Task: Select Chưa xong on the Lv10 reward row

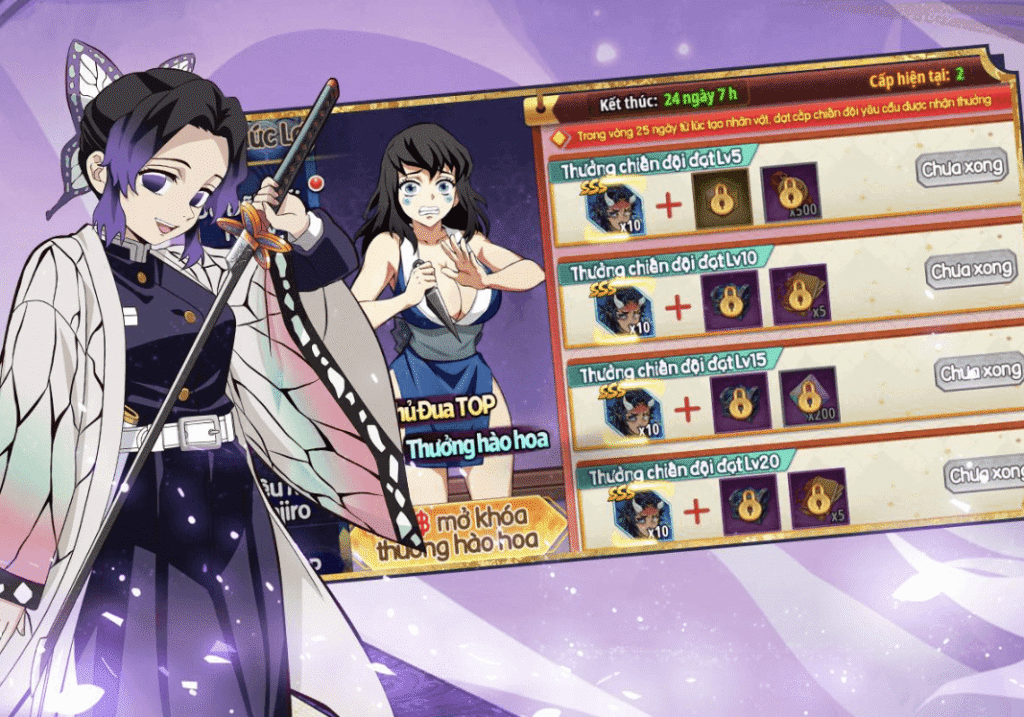Action: (969, 270)
